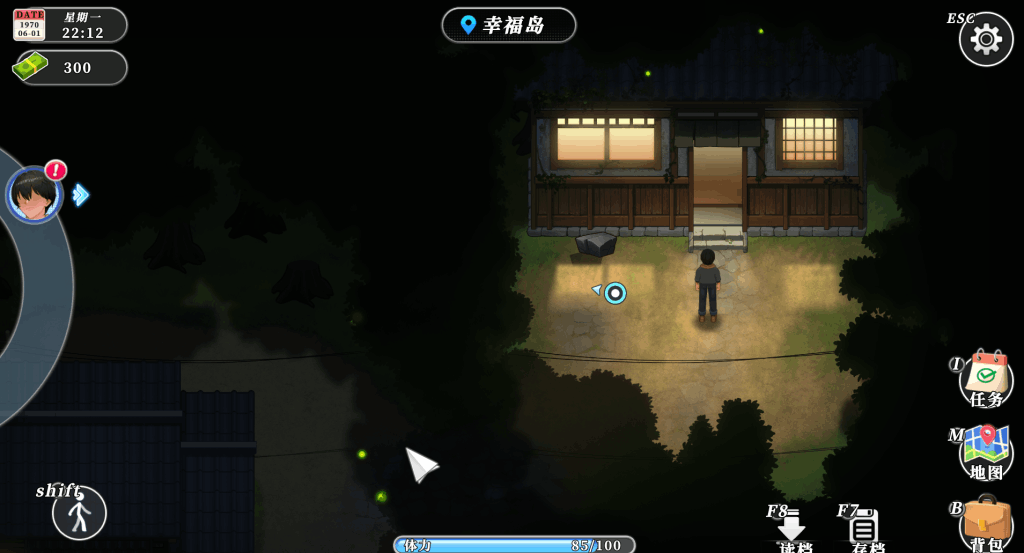Open the settings gear menu
The width and height of the screenshot is (1024, 553).
click(x=986, y=40)
